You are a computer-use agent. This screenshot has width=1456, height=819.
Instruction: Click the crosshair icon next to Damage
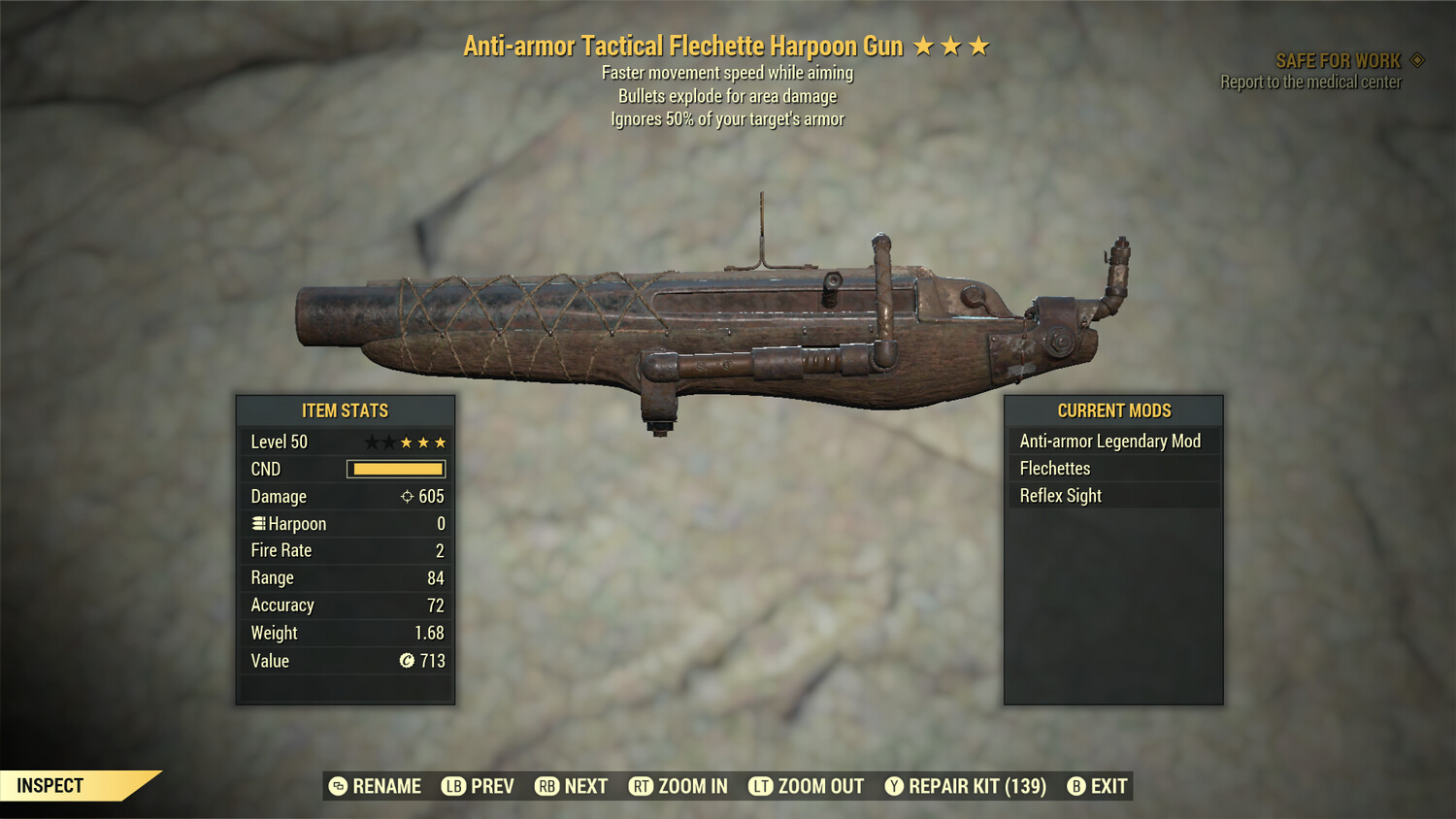pyautogui.click(x=409, y=497)
